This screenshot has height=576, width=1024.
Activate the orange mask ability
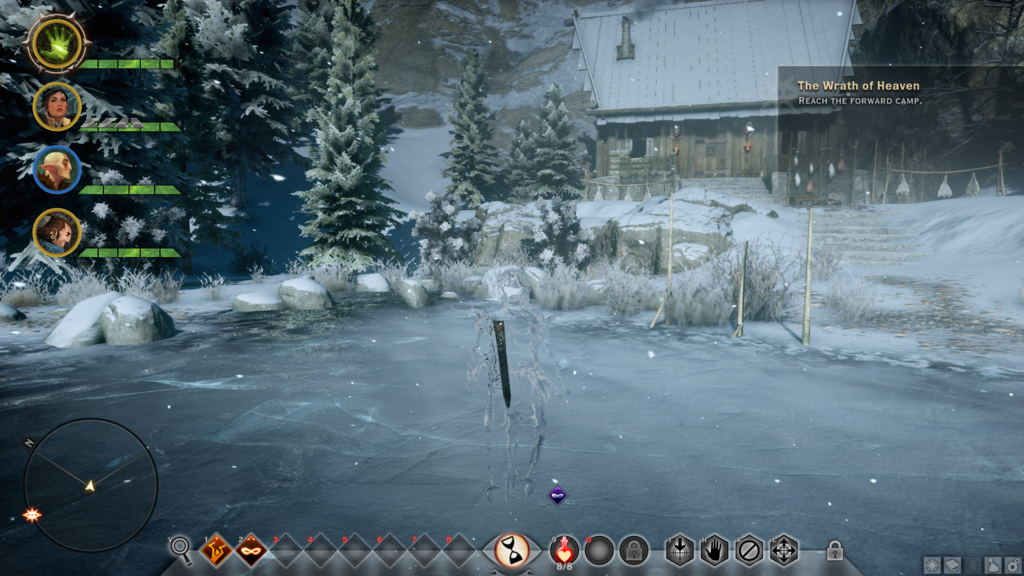tap(250, 550)
